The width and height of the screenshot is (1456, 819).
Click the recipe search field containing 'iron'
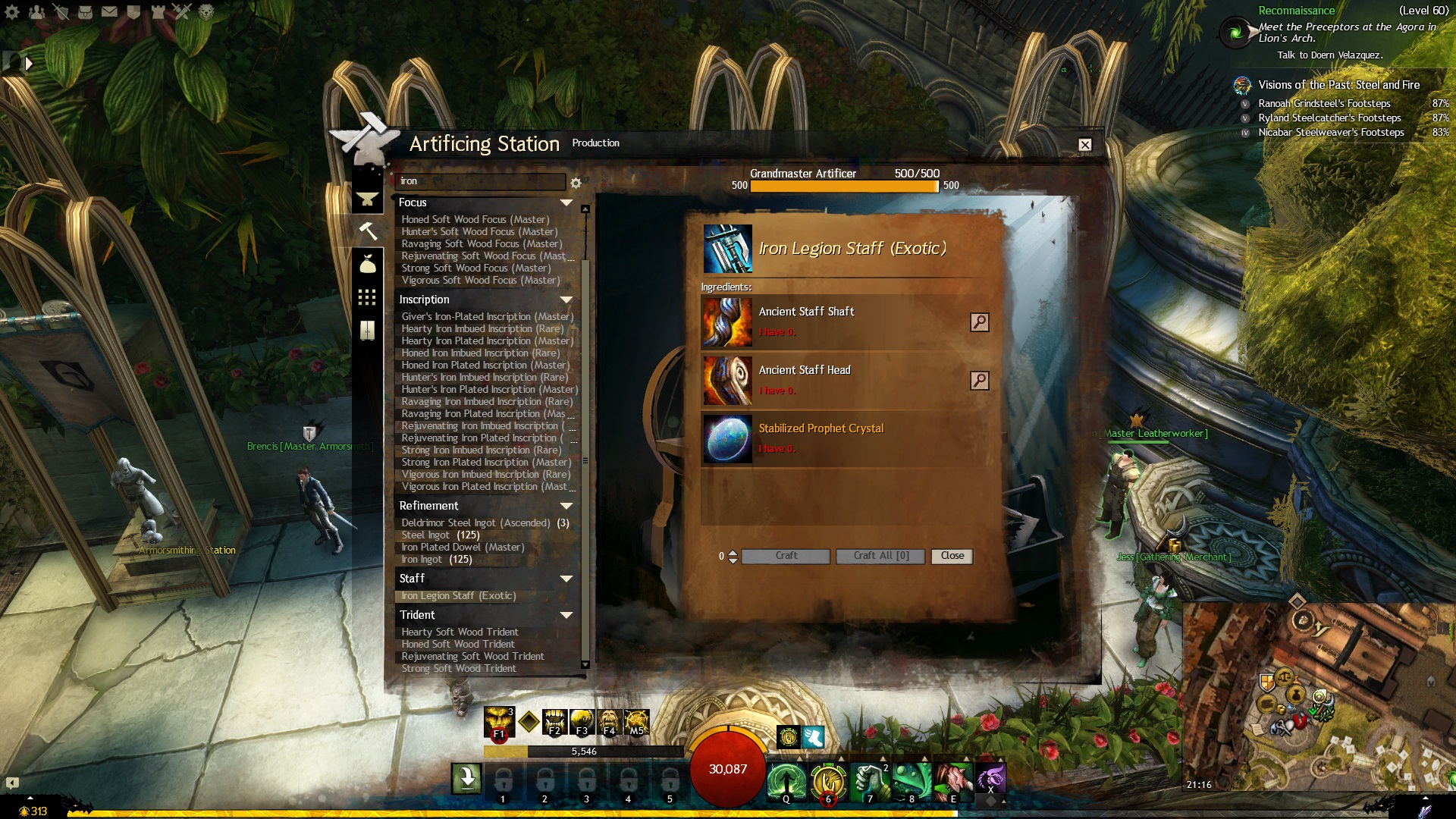tap(480, 181)
